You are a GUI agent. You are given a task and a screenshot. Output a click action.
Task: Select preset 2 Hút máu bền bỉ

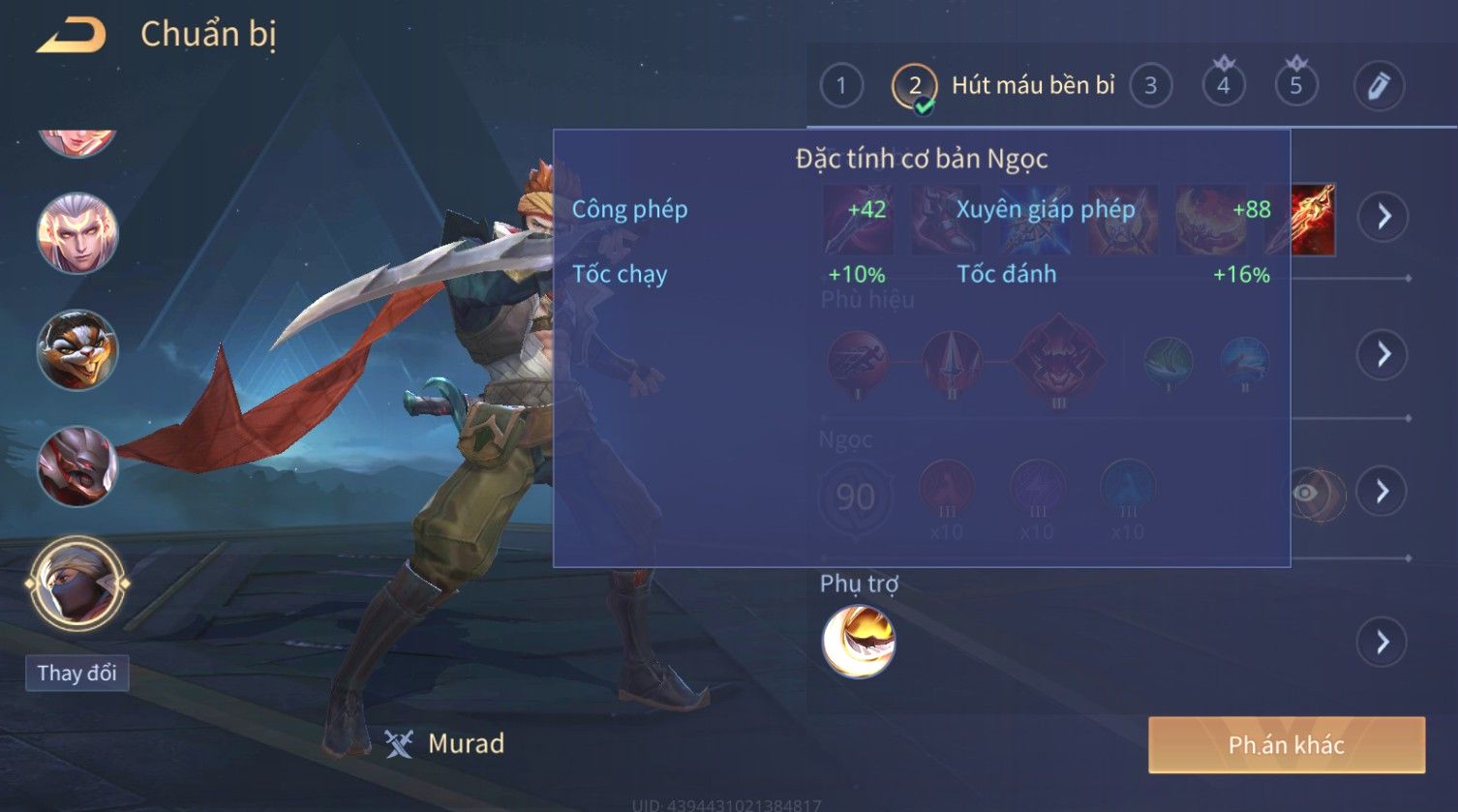914,87
